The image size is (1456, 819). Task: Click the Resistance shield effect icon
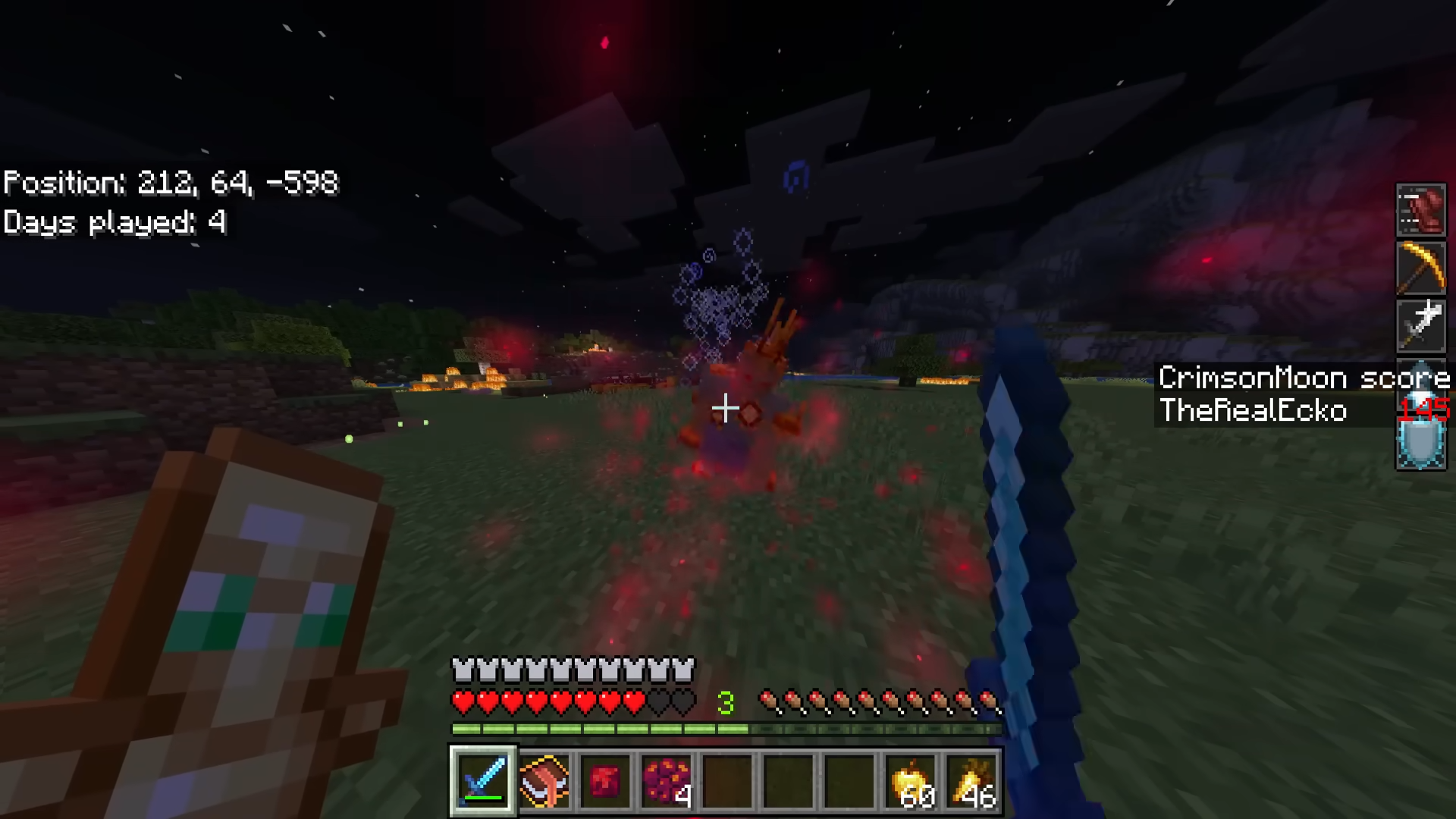(1421, 442)
